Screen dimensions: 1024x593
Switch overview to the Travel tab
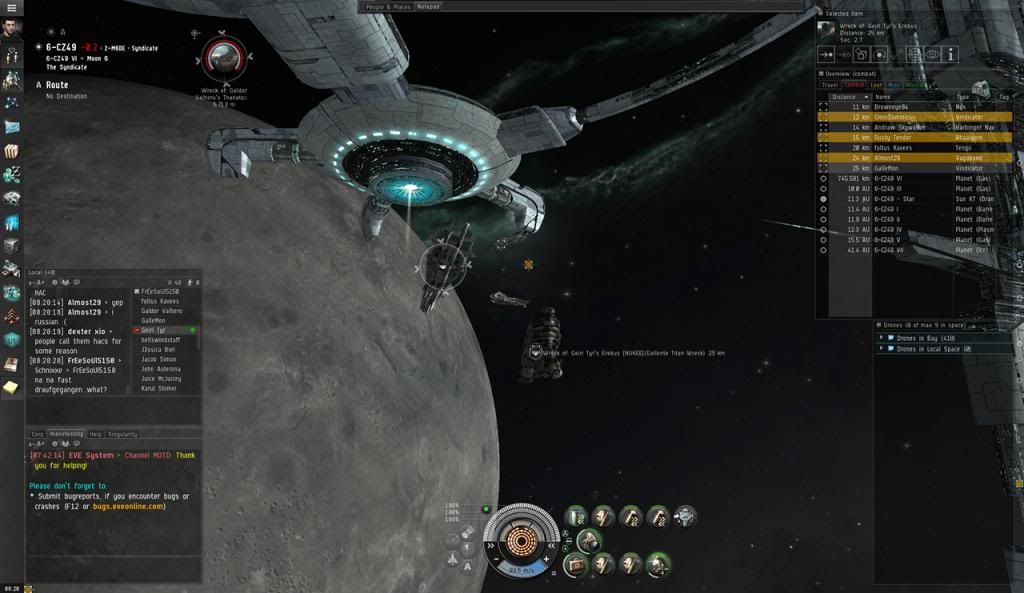pos(830,85)
